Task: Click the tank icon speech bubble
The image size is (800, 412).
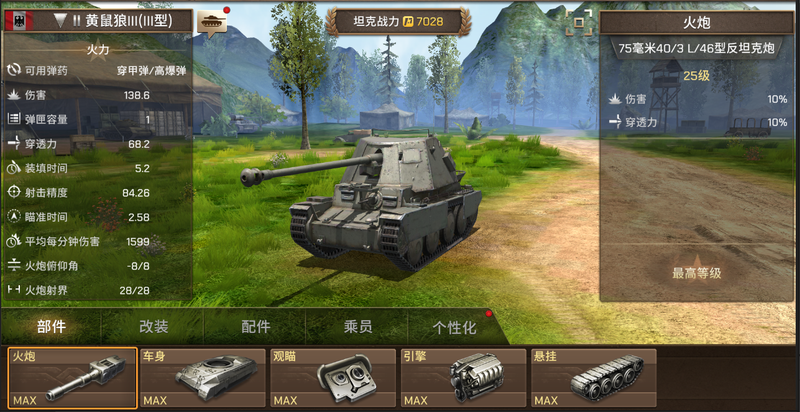Action: pyautogui.click(x=213, y=21)
